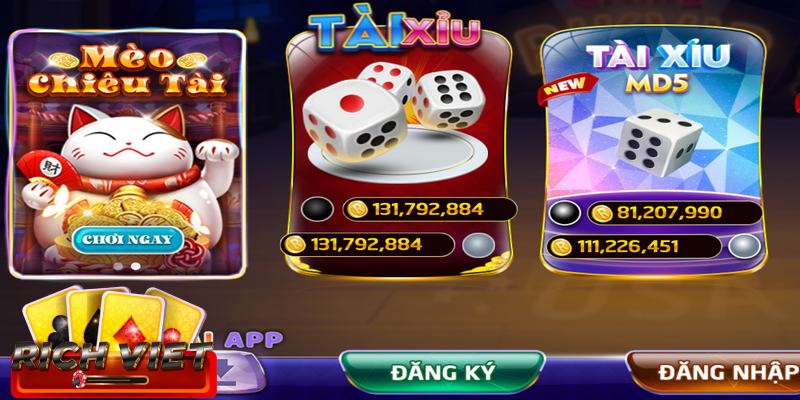Select the red Tài Xỉu game card
Screen dimensions: 800x400
pyautogui.click(x=400, y=130)
